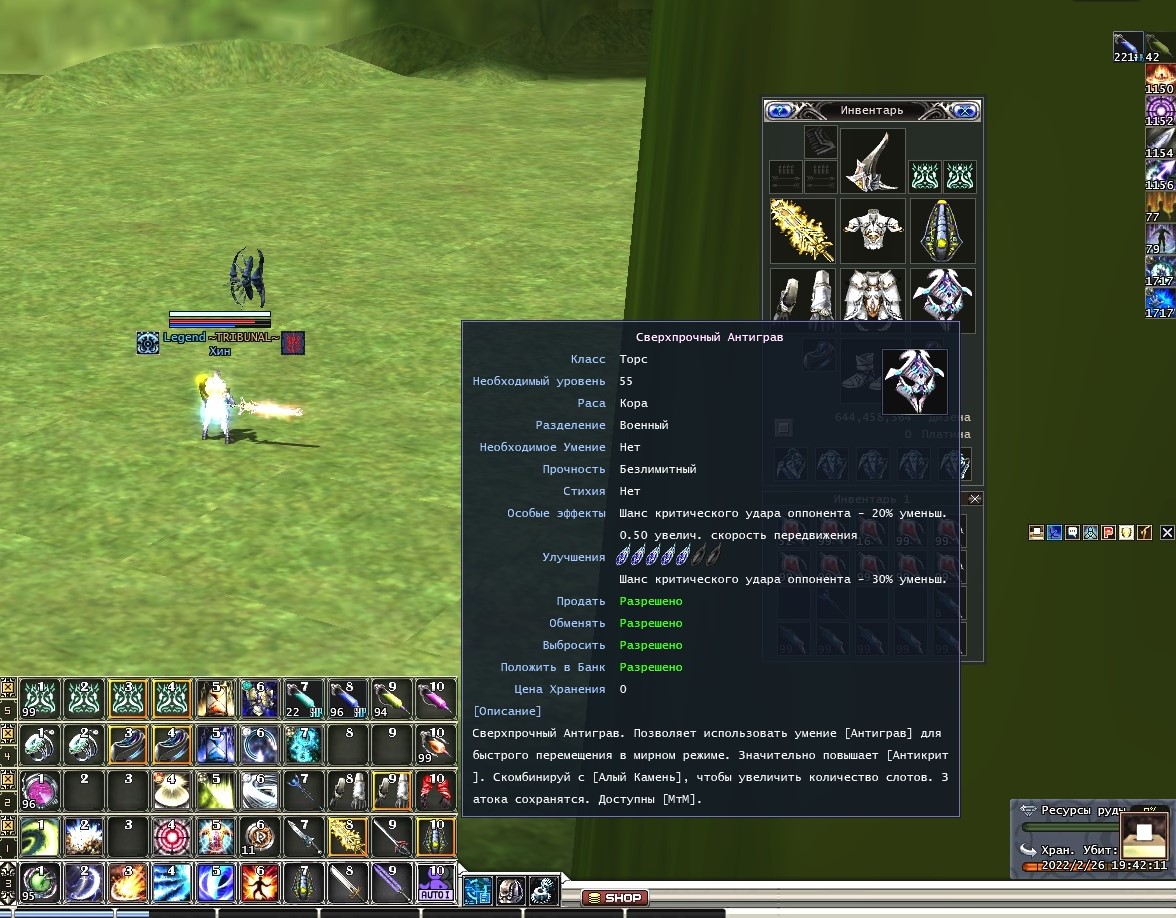Activate the AUTO I hotbar slot

click(x=436, y=882)
